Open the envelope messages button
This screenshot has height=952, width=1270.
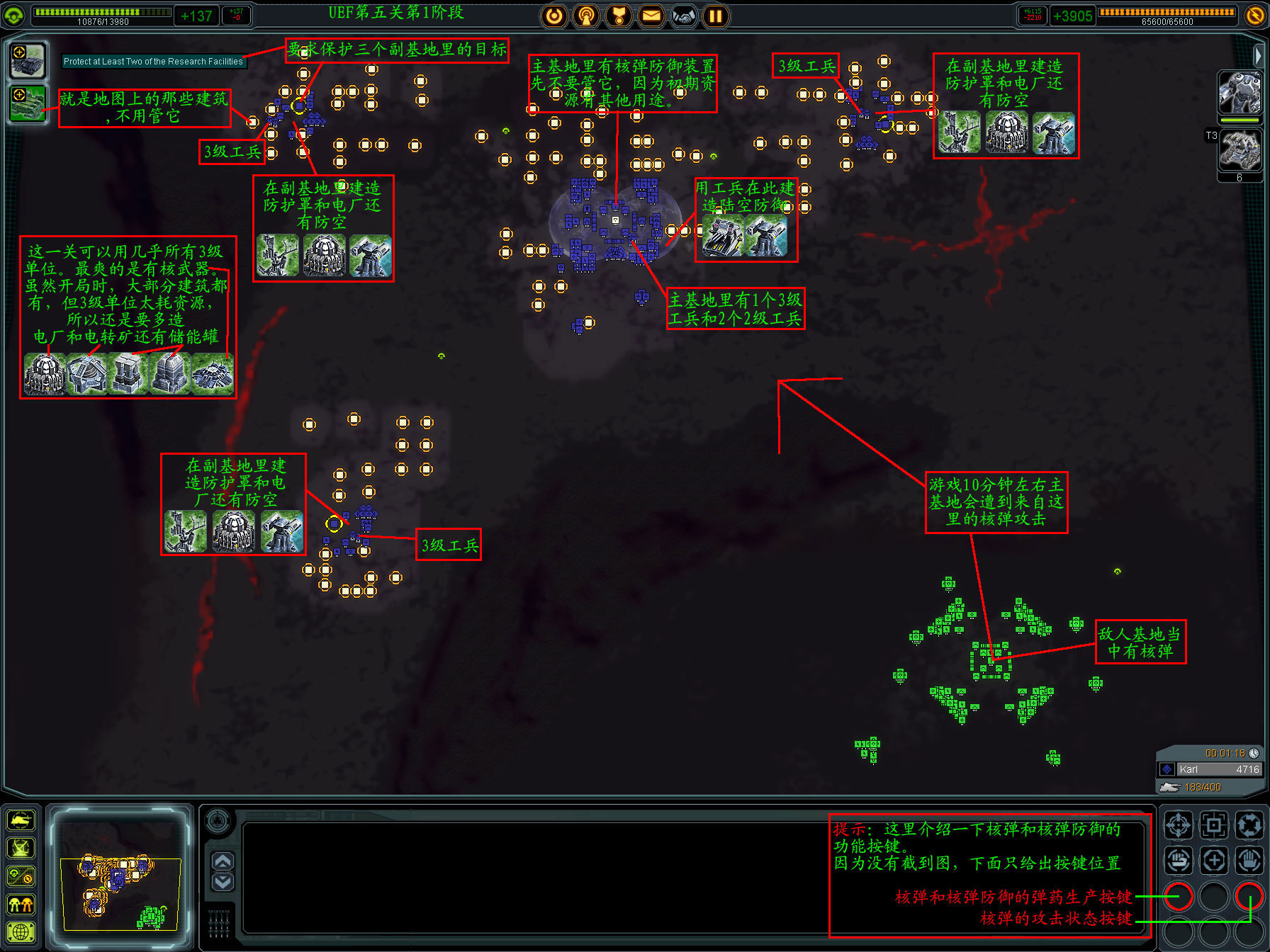651,16
